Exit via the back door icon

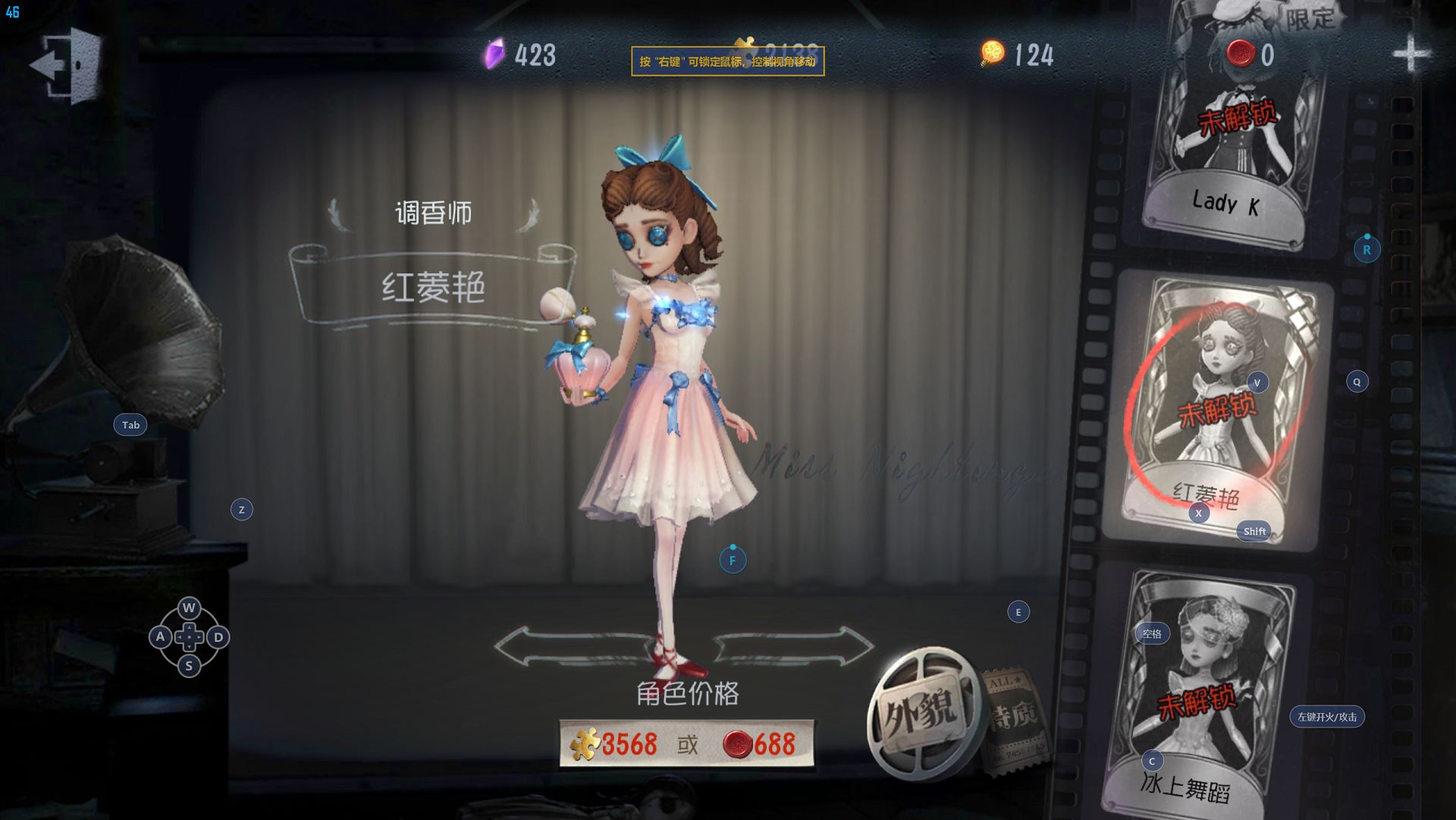(68, 65)
